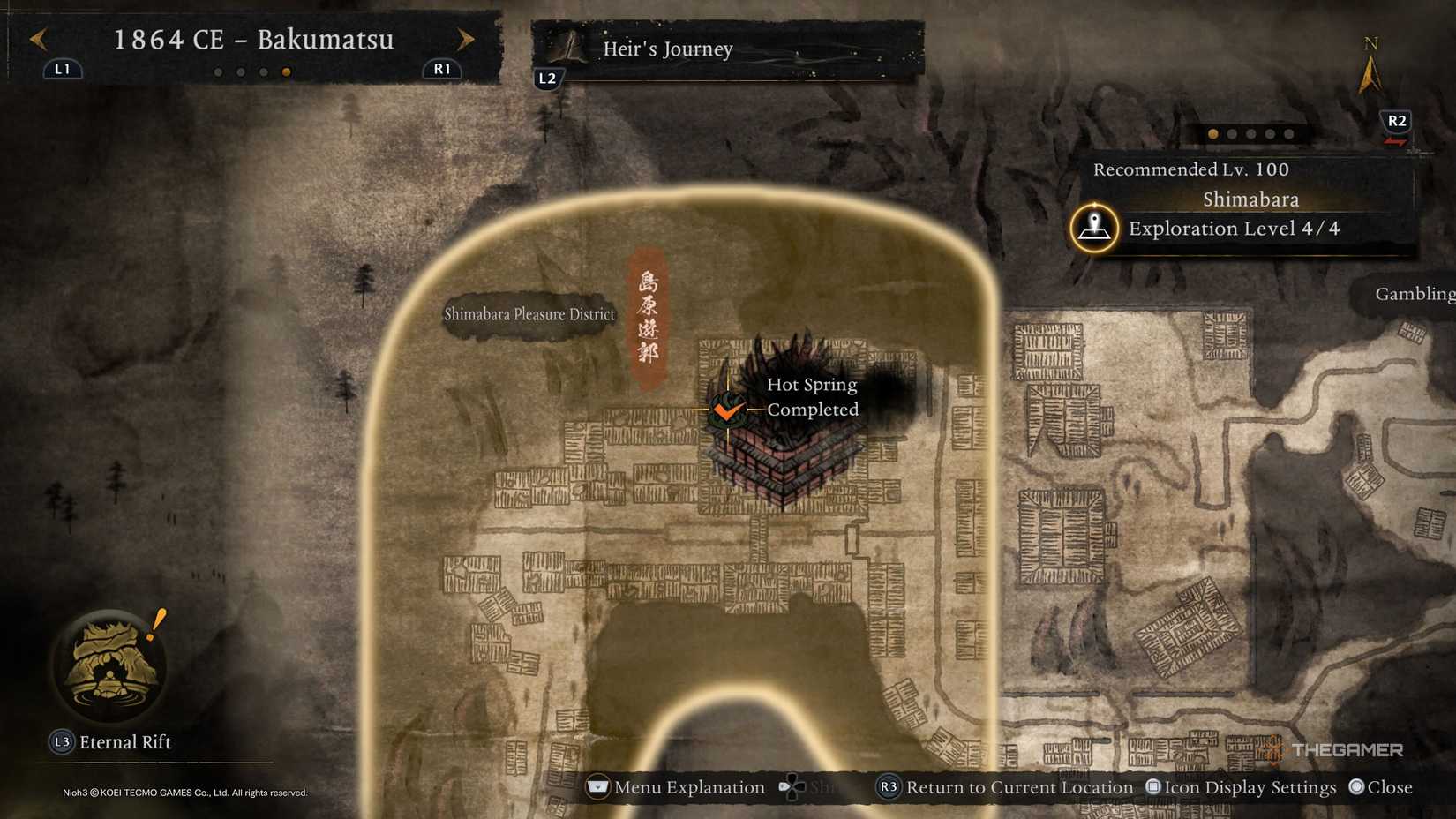Screen dimensions: 1456x819
Task: Open the 1864 CE Bakumatsu era header
Action: (x=254, y=40)
